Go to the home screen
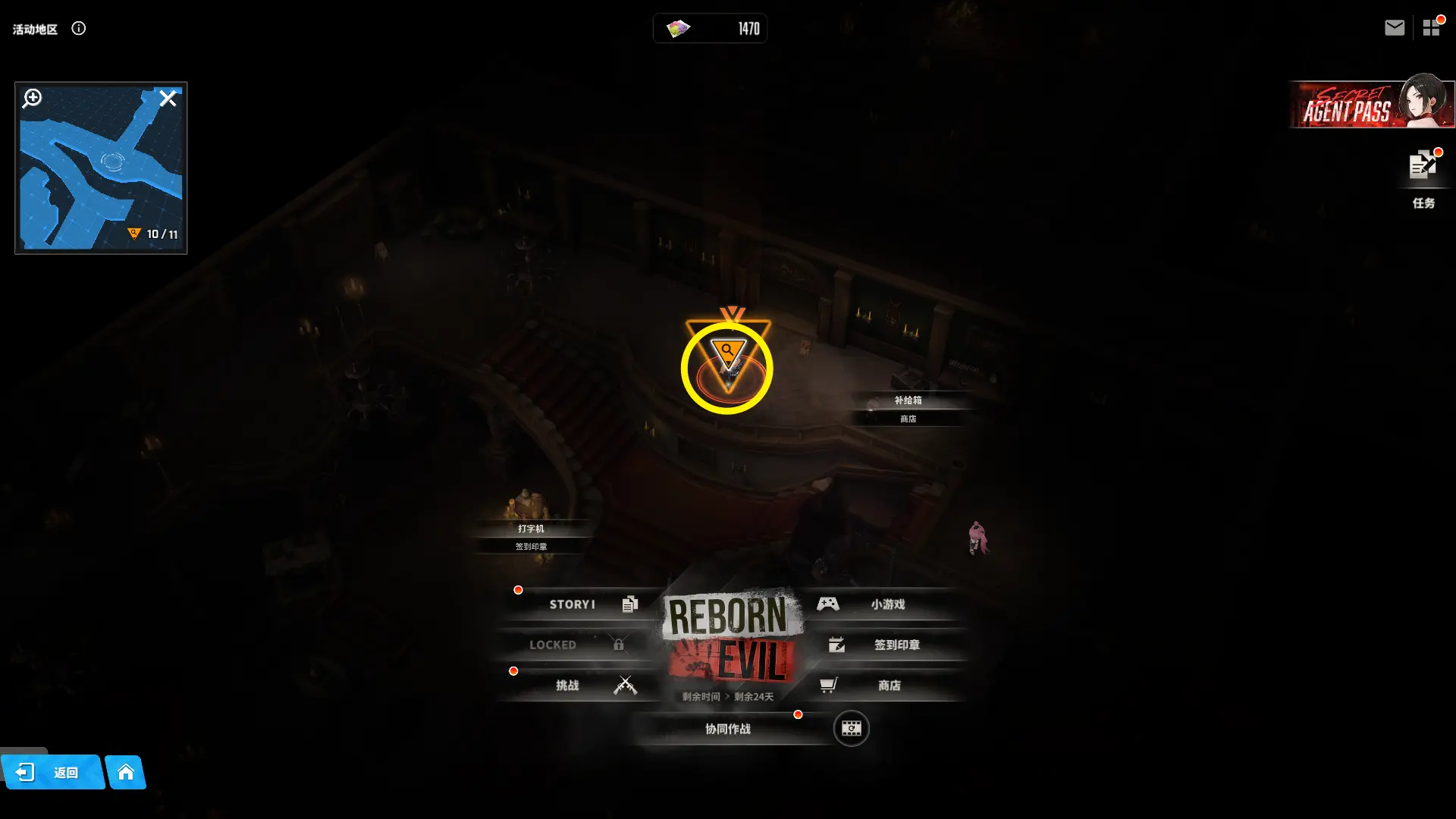 (x=126, y=773)
